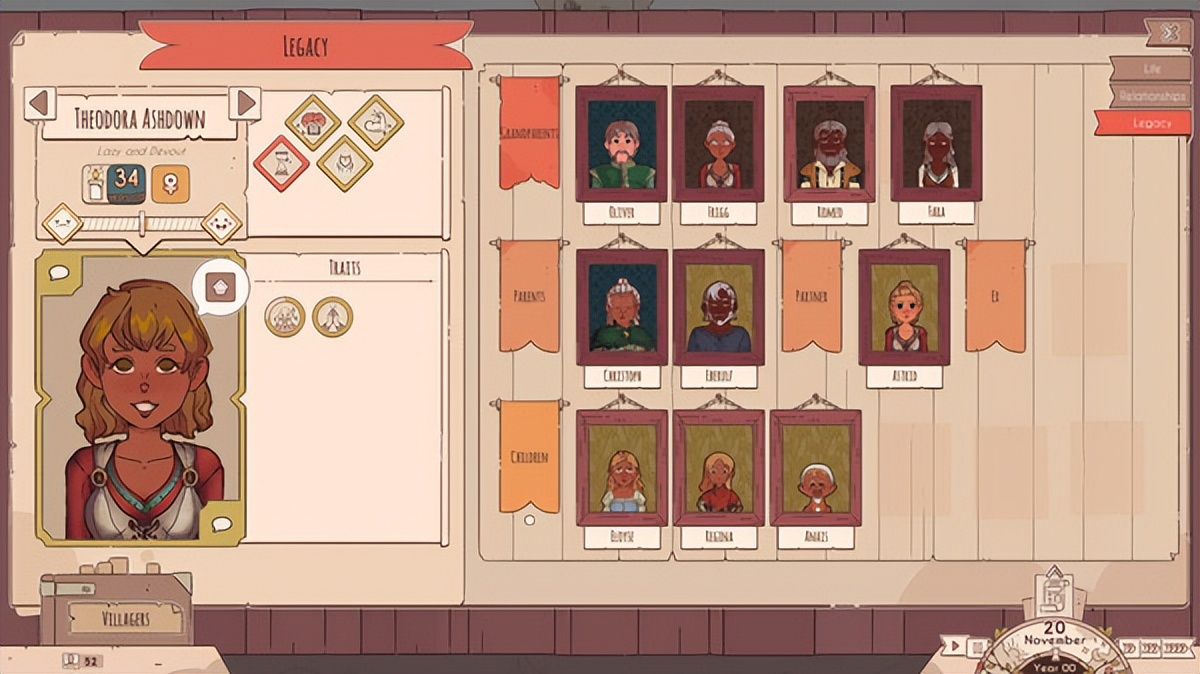Go to the next villager with right arrow
This screenshot has width=1200, height=674.
pos(245,103)
